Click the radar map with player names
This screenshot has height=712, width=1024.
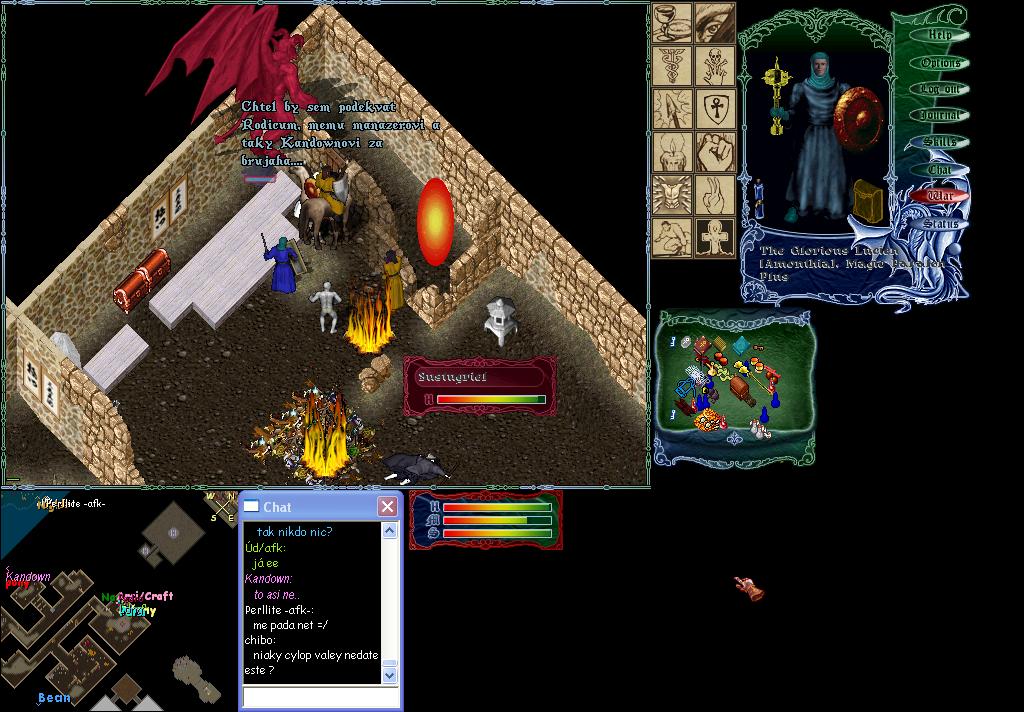[110, 600]
